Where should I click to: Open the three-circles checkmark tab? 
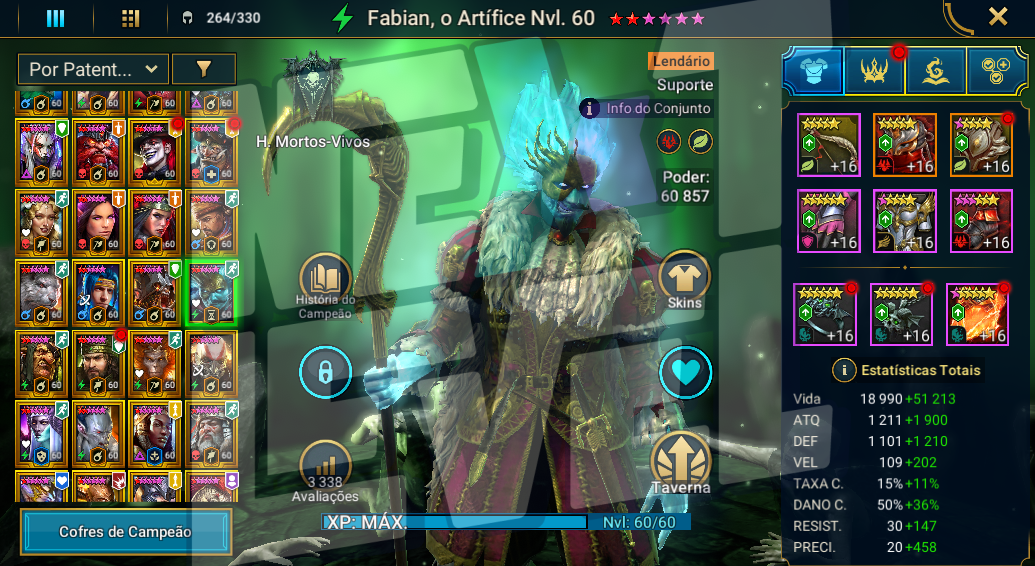point(996,72)
